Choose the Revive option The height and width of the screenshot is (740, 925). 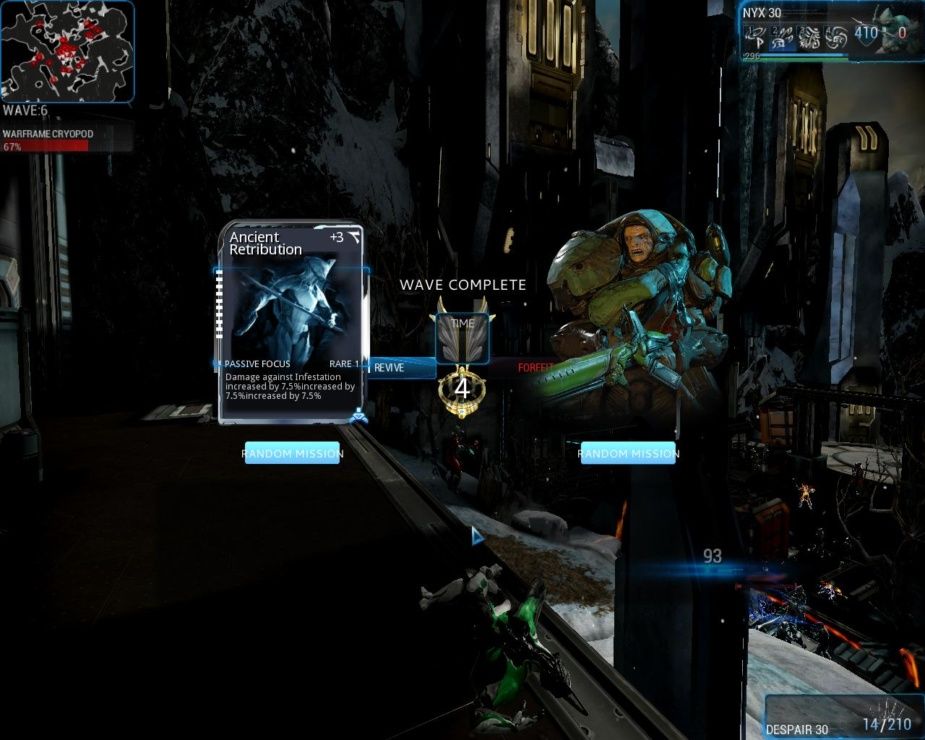tap(400, 367)
